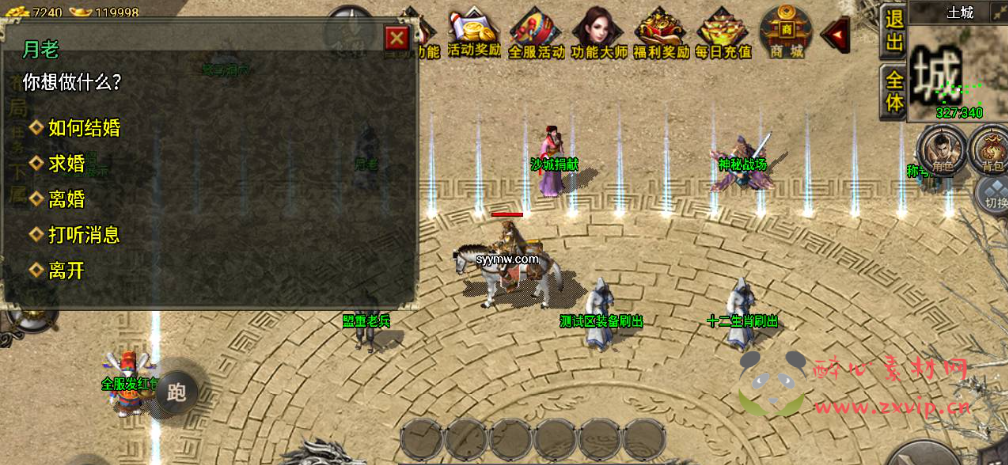
Task: Open the 全服活动 event icon
Action: click(537, 34)
